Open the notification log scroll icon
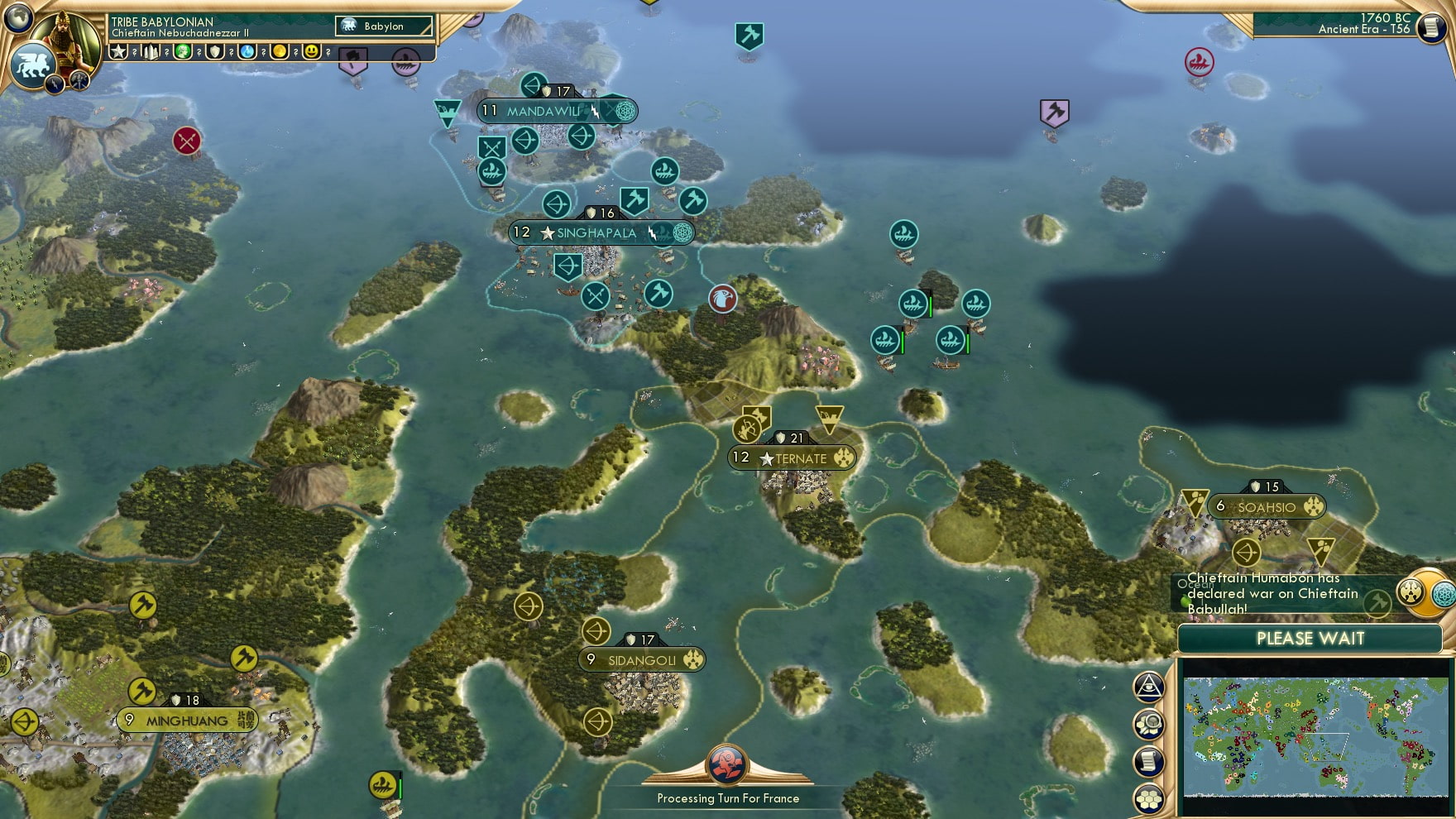The height and width of the screenshot is (819, 1456). 1148,761
